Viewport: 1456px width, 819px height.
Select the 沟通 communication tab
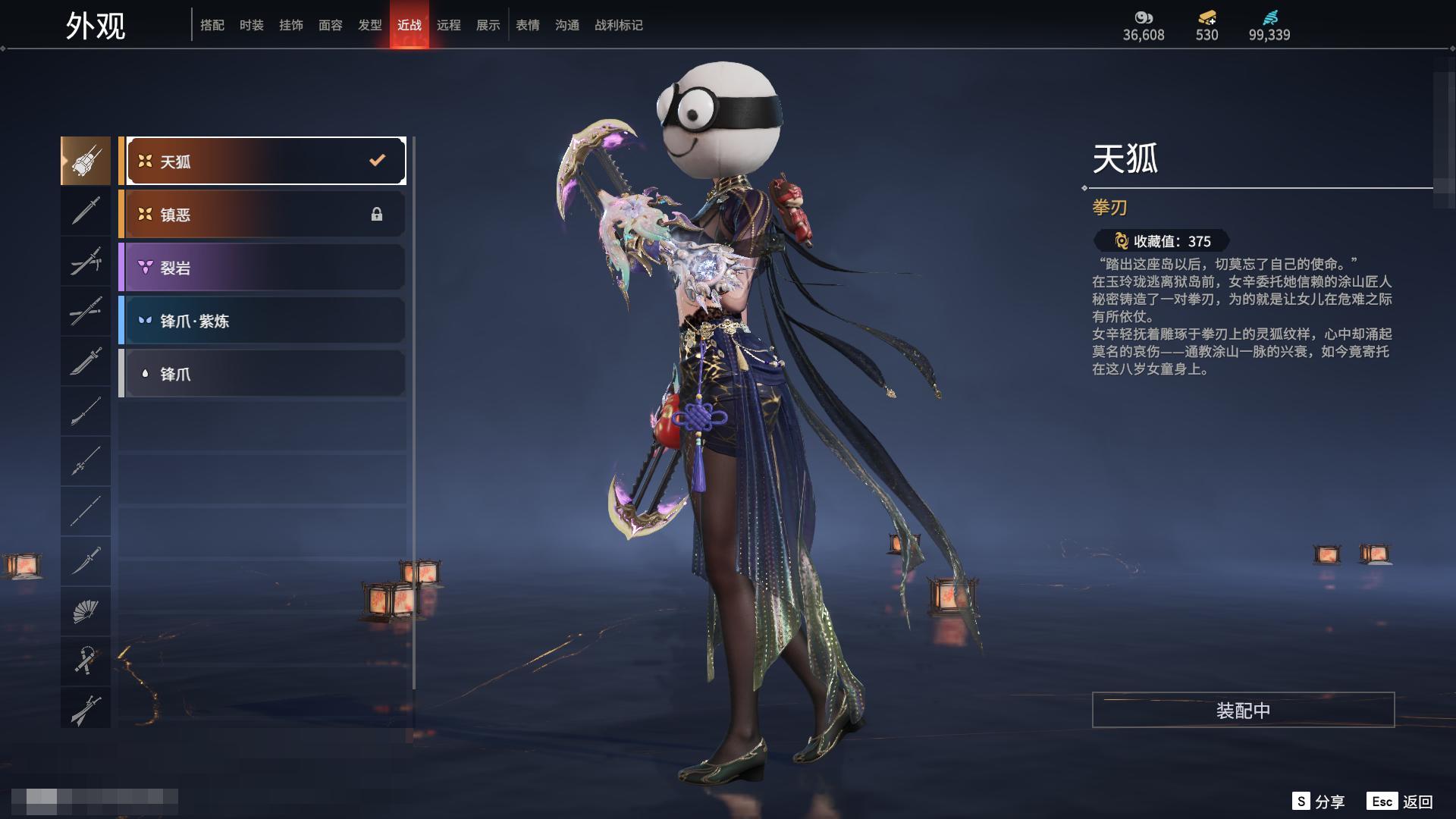tap(567, 25)
